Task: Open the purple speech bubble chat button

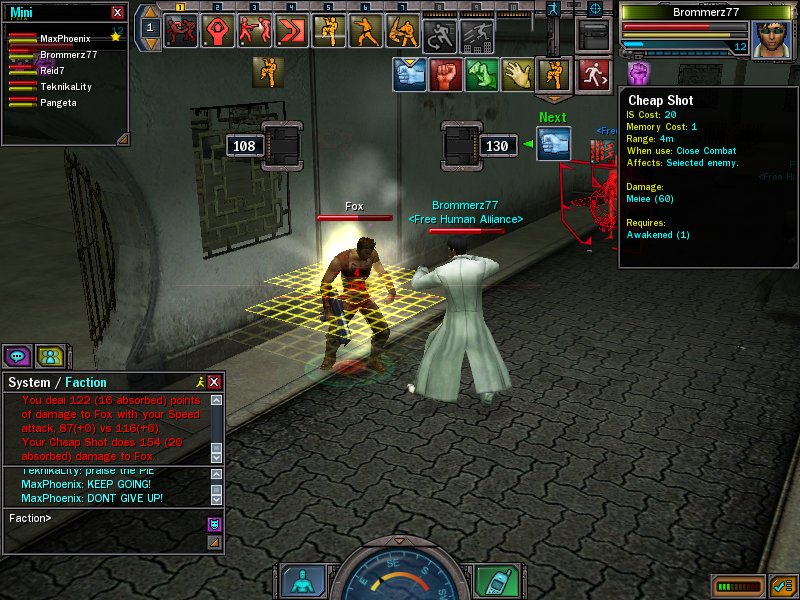Action: pos(18,355)
